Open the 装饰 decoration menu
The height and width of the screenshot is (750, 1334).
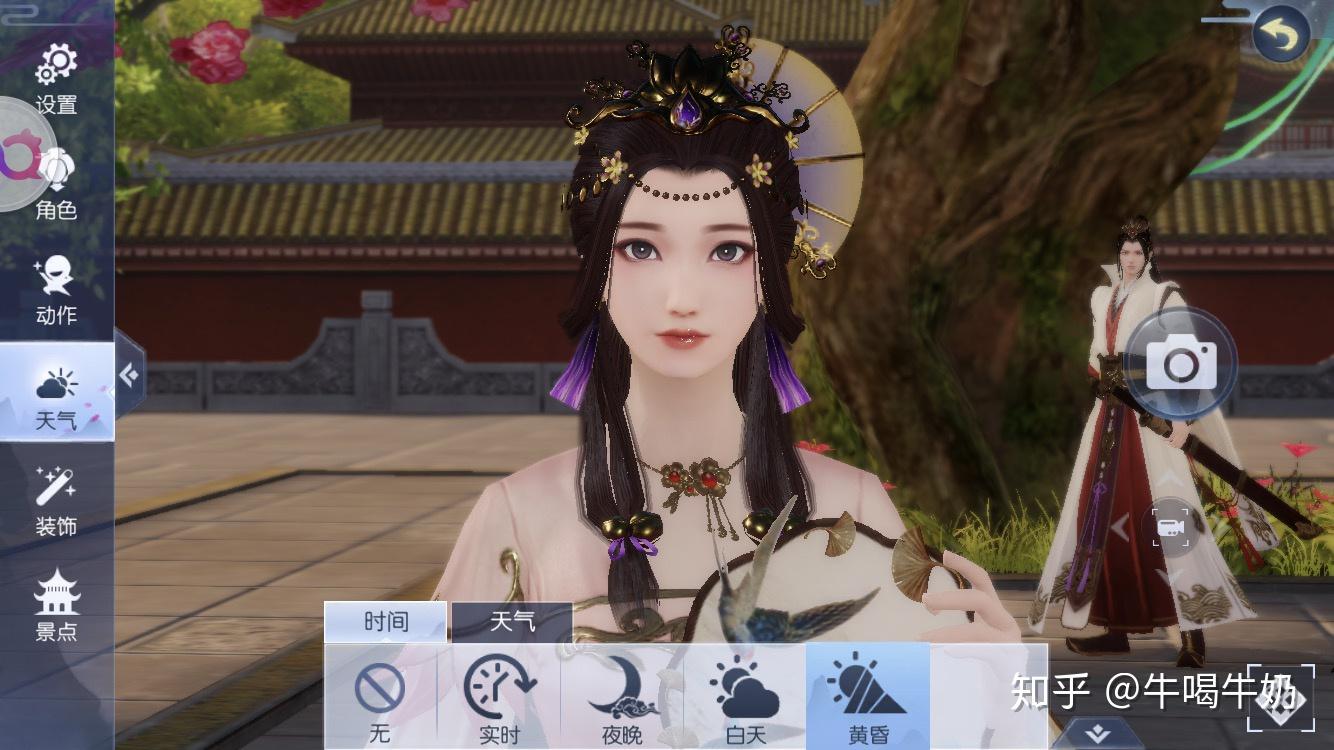pyautogui.click(x=56, y=501)
